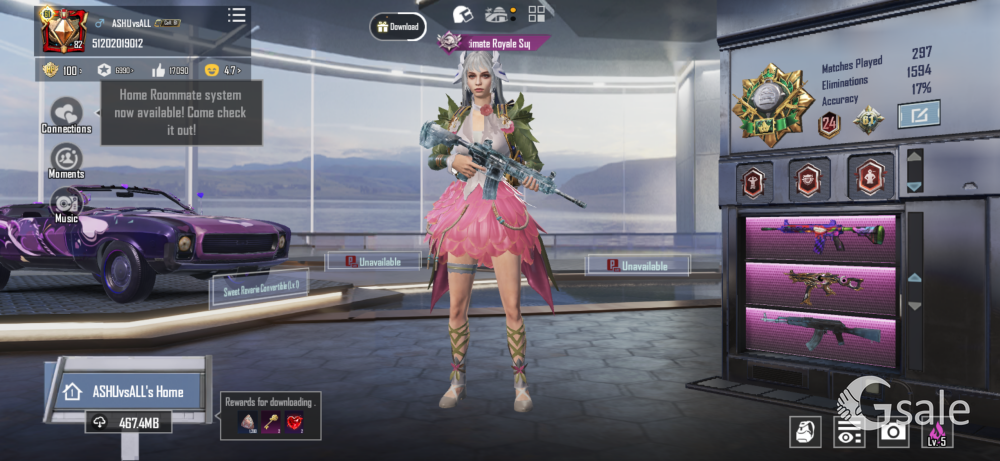Select the purple rifle skin showcase slot
Image resolution: width=1000 pixels, height=461 pixels.
(x=821, y=238)
